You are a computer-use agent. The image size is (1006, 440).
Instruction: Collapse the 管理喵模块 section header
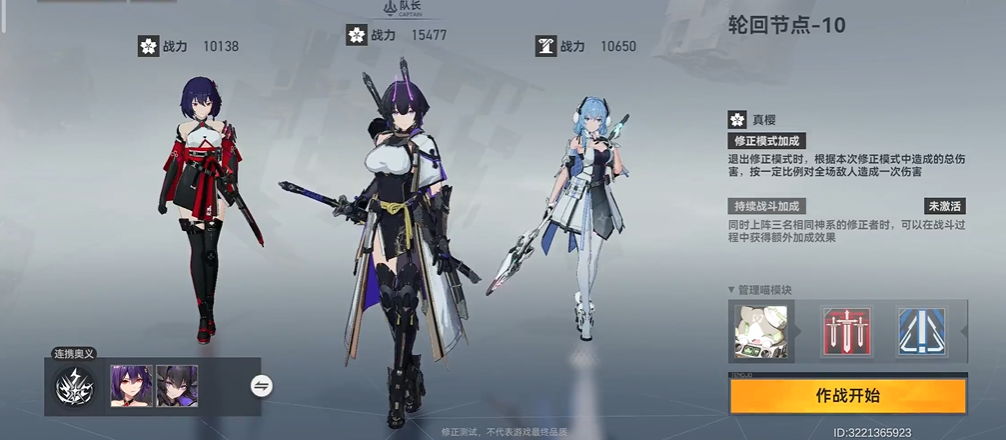[765, 290]
